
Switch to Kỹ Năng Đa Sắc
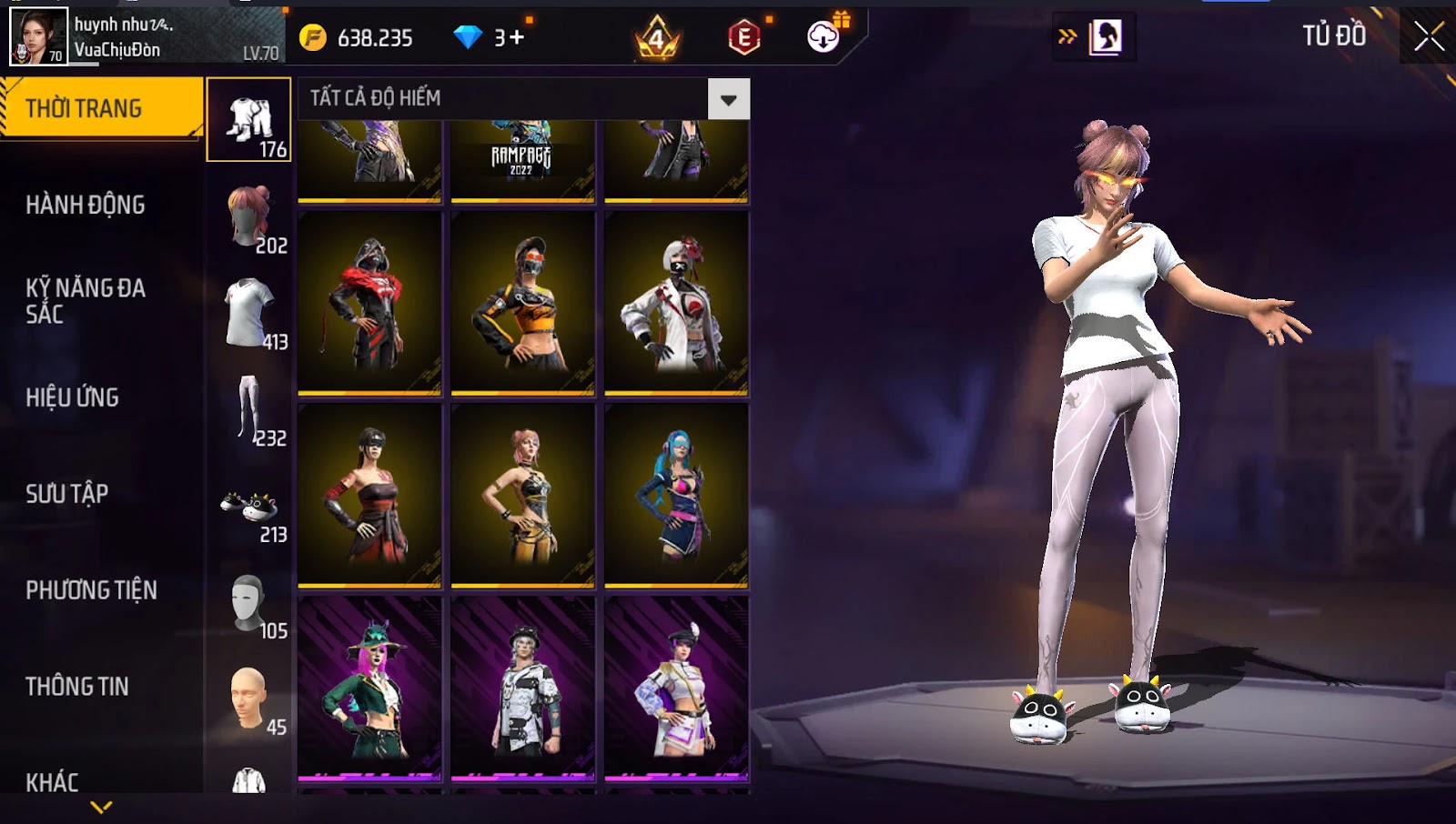(86, 301)
